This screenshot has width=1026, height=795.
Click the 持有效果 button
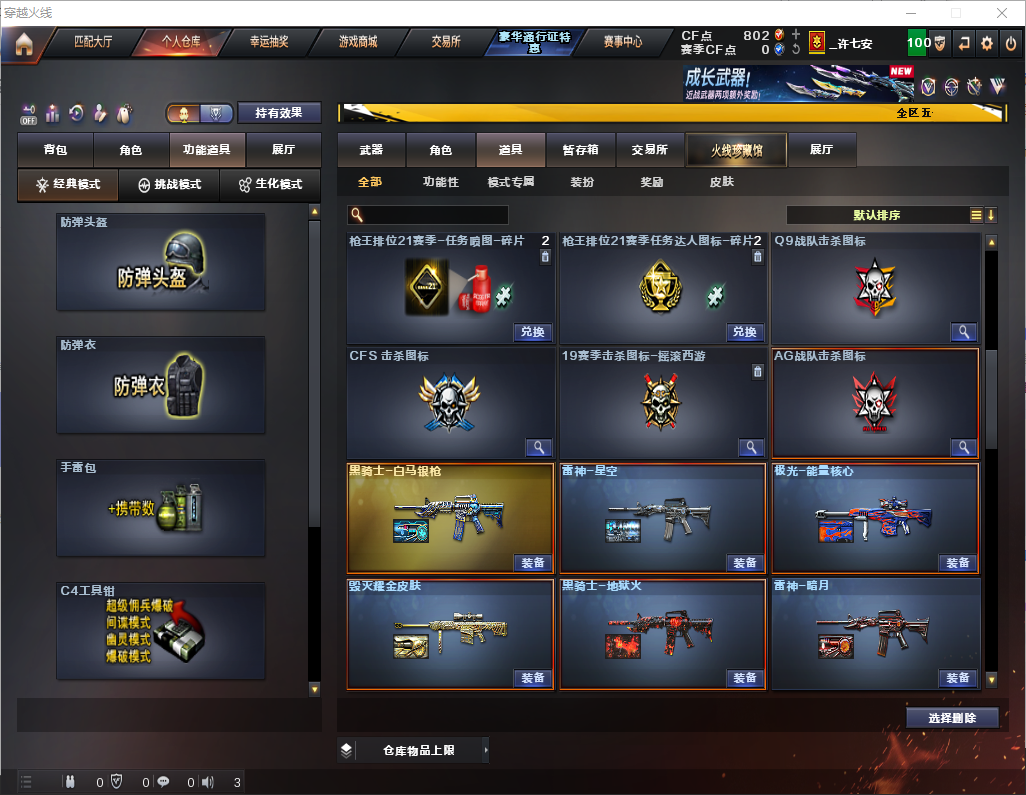click(x=278, y=113)
